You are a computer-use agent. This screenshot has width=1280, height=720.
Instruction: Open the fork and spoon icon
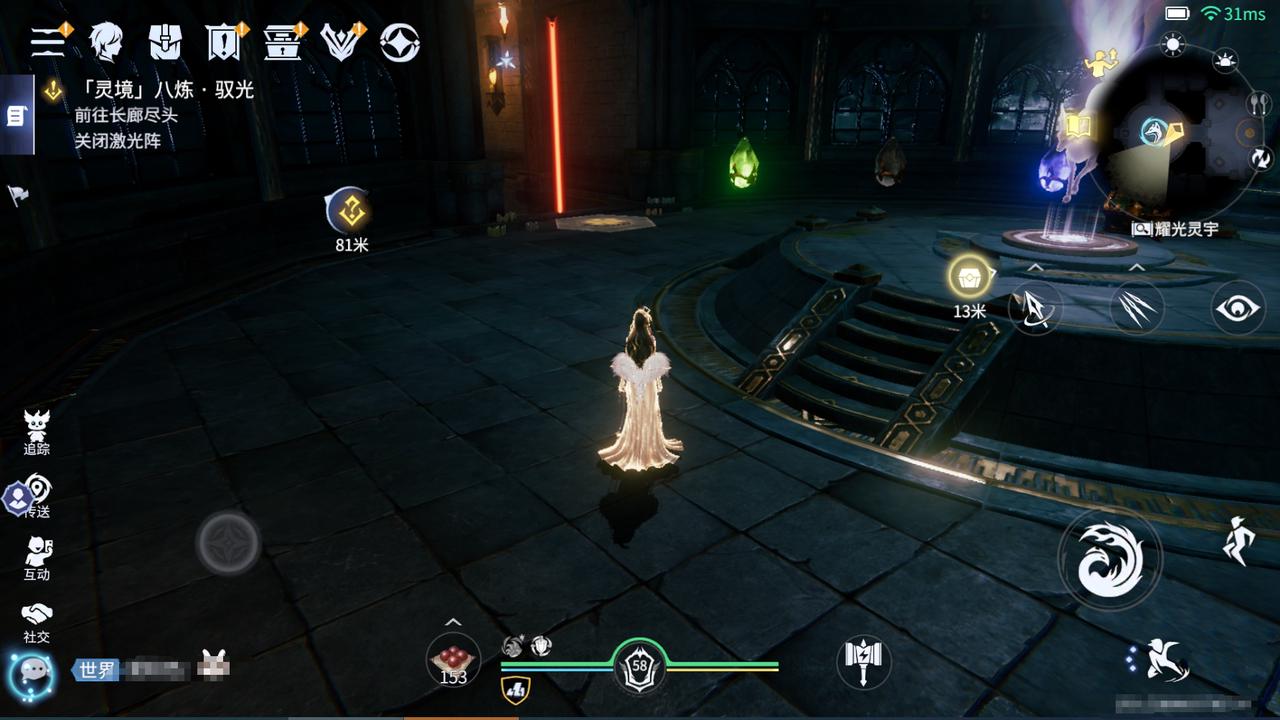coord(1257,103)
